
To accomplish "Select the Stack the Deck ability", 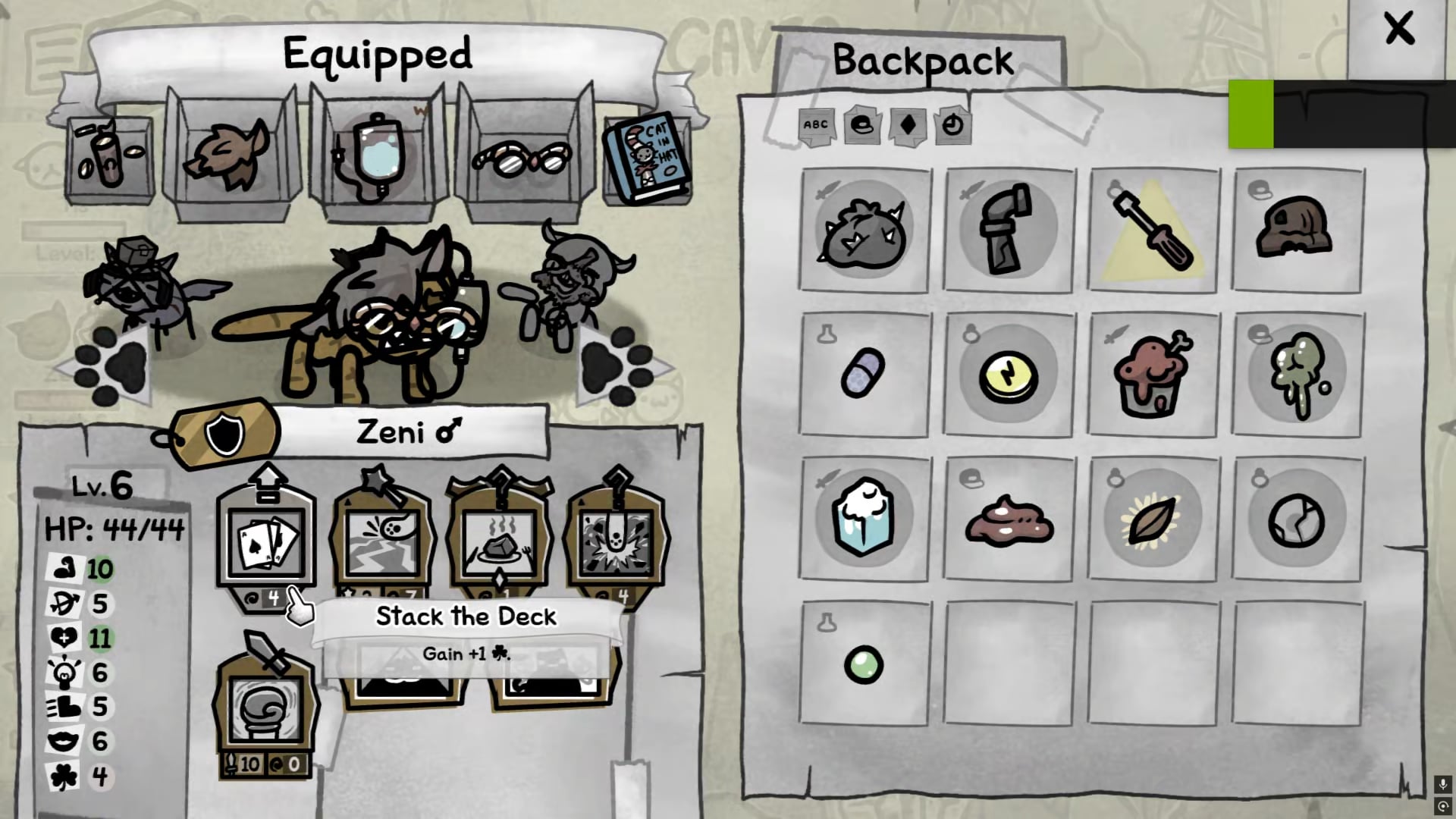I will pyautogui.click(x=266, y=540).
